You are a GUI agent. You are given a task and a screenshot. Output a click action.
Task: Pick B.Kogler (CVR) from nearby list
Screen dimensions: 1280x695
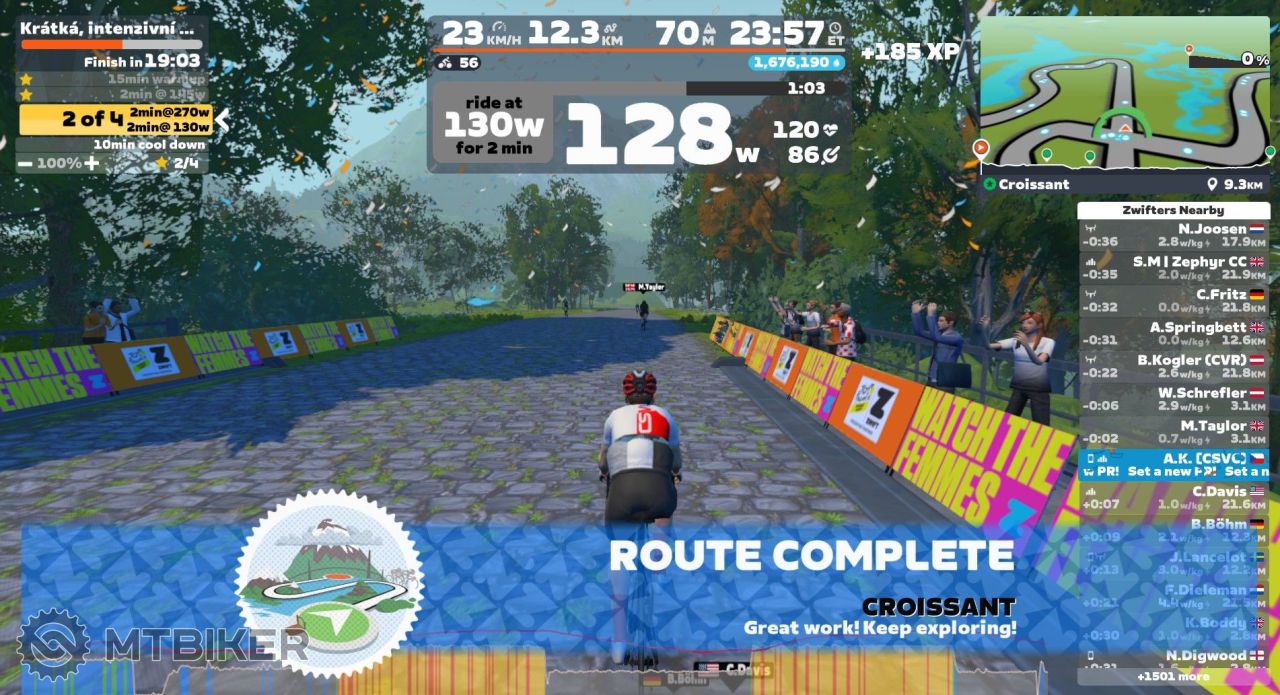1173,366
